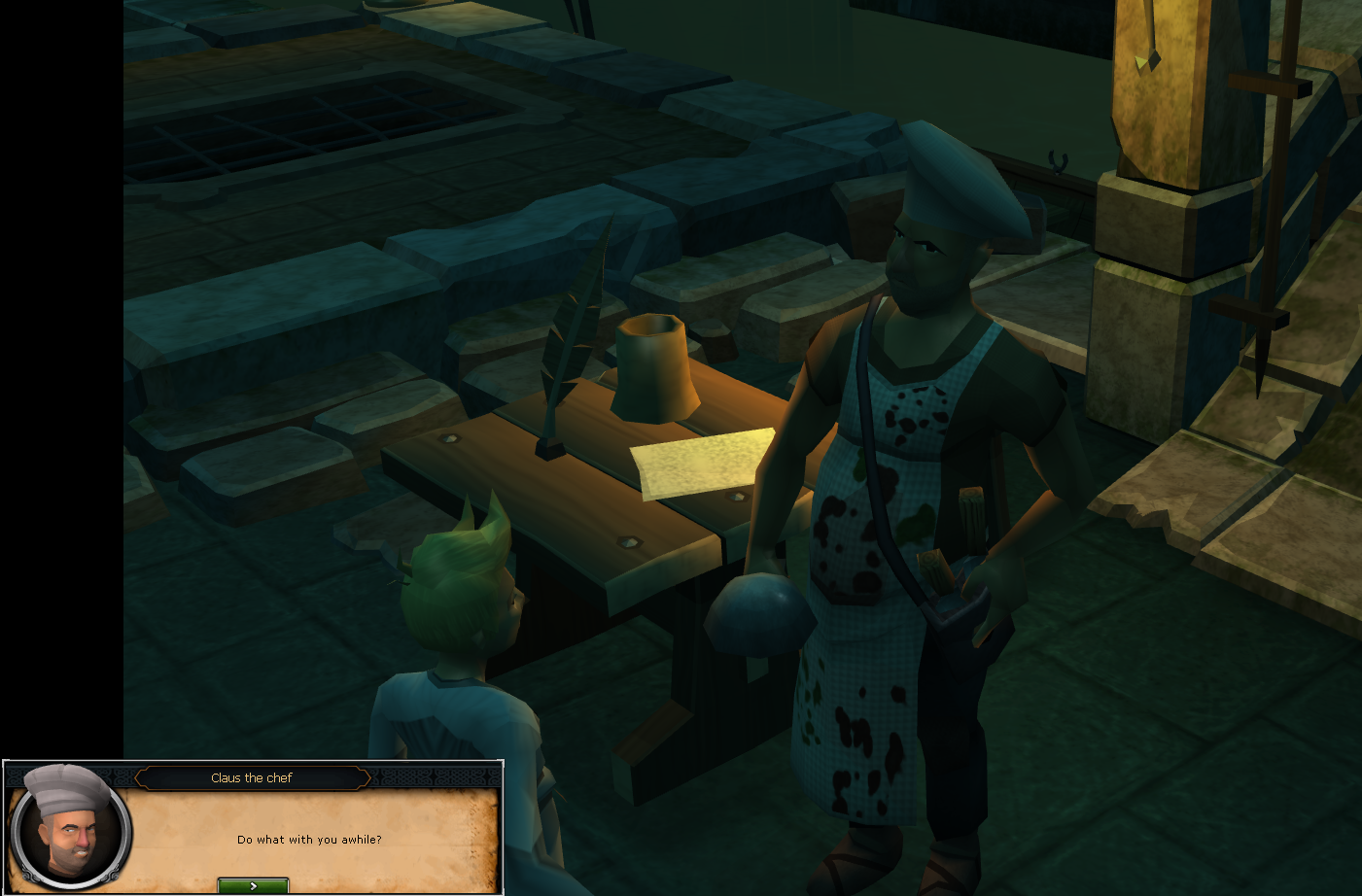Continue the dialogue with the green arrow button
The width and height of the screenshot is (1362, 896).
tap(253, 885)
